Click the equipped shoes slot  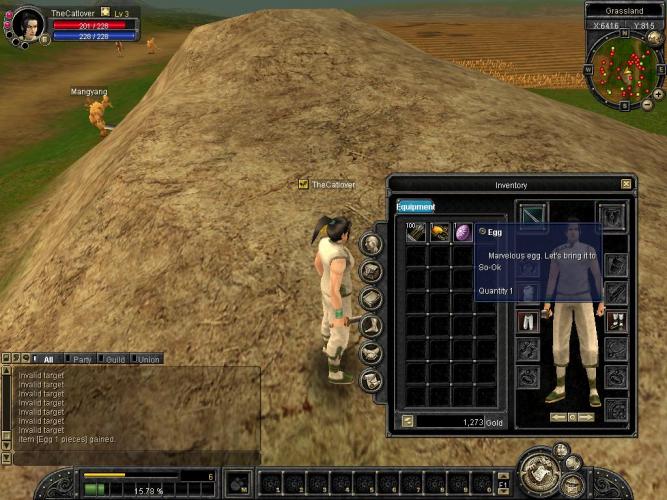(616, 321)
